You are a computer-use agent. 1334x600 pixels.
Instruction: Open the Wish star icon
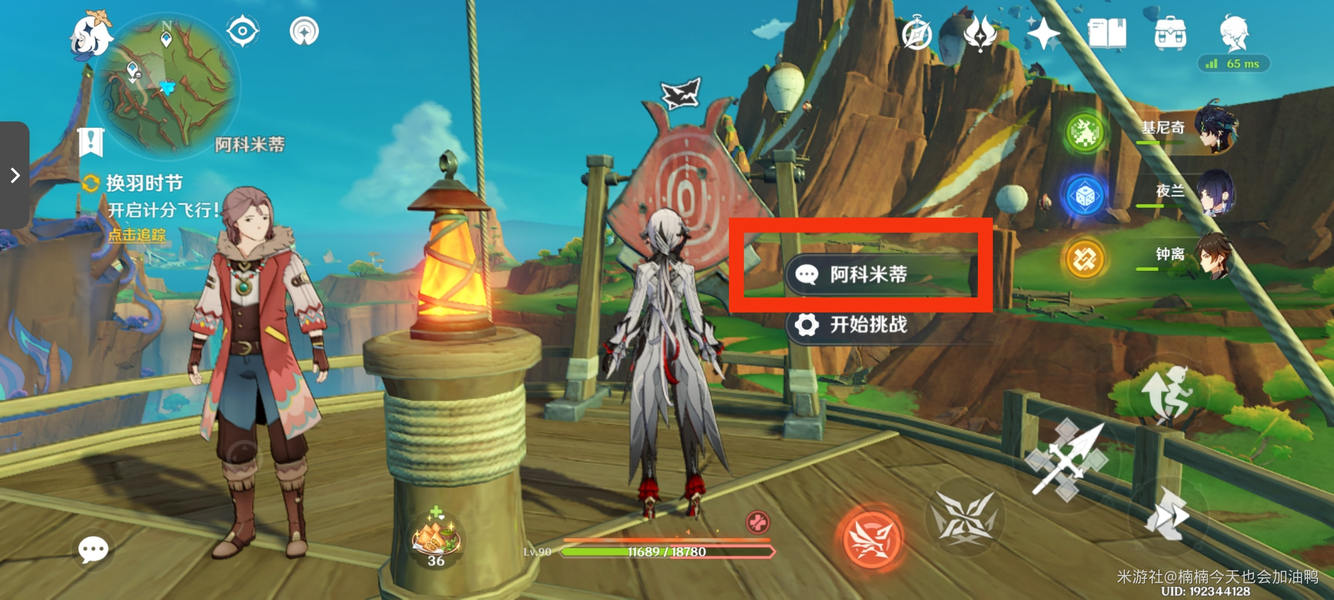1043,35
